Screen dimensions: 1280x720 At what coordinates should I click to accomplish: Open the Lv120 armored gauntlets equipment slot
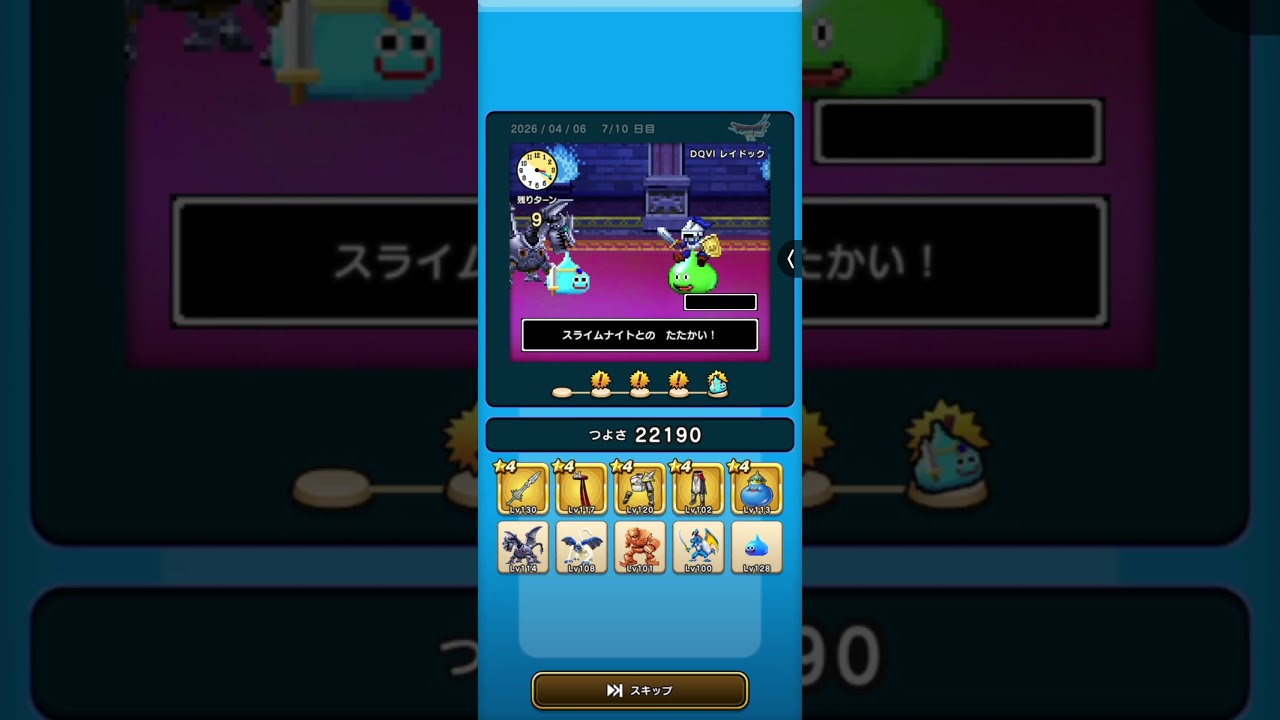pyautogui.click(x=640, y=489)
